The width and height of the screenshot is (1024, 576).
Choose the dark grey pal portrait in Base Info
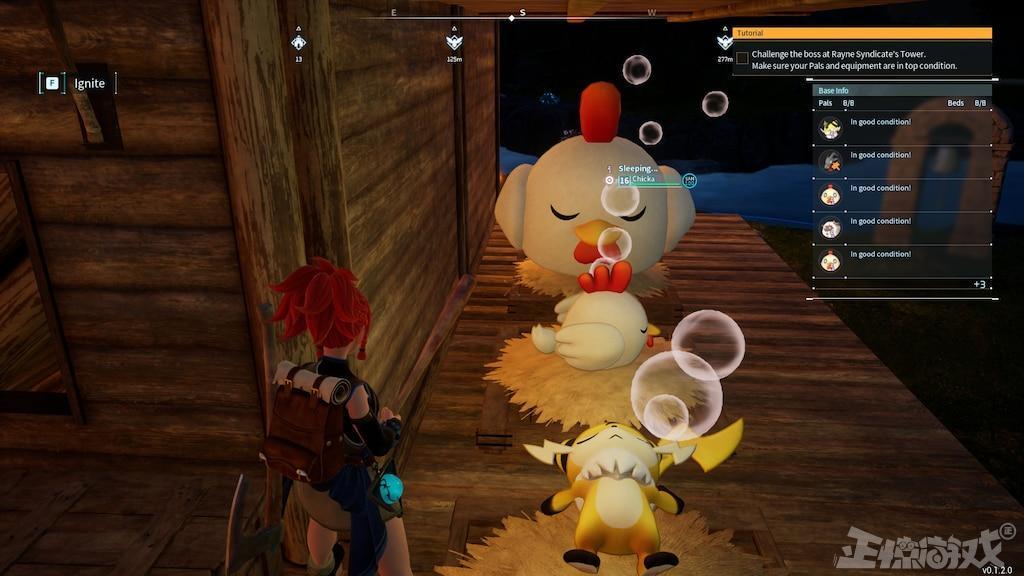pos(830,161)
